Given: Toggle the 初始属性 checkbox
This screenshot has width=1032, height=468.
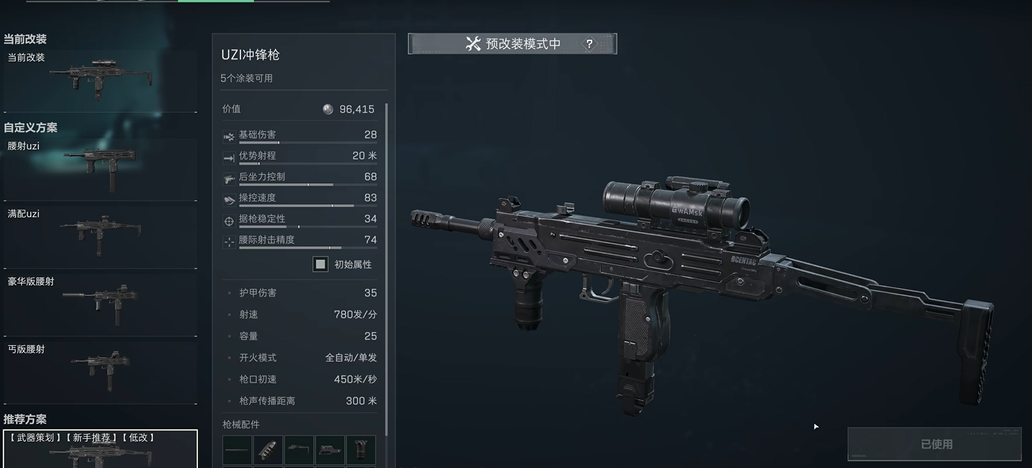Looking at the screenshot, I should point(320,264).
